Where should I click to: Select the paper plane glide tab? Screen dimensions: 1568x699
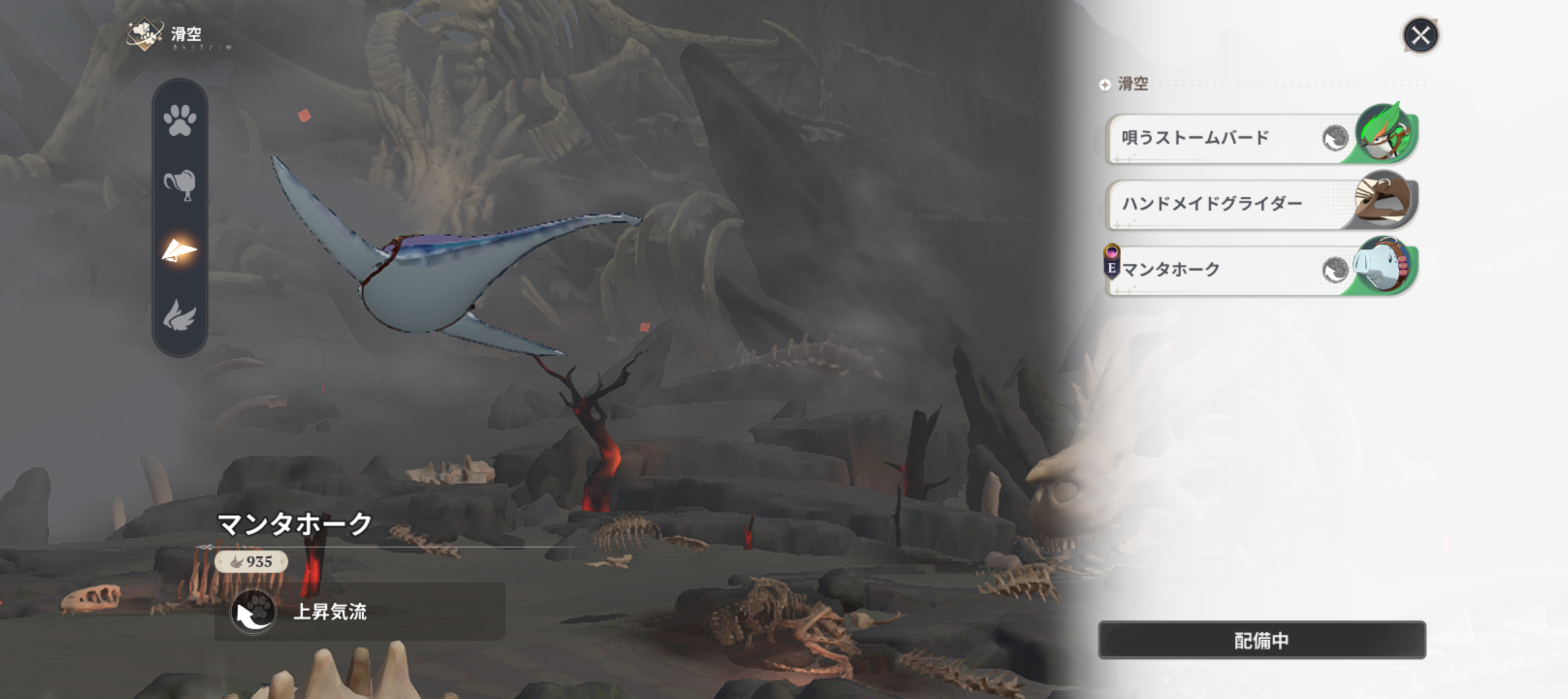pos(180,251)
